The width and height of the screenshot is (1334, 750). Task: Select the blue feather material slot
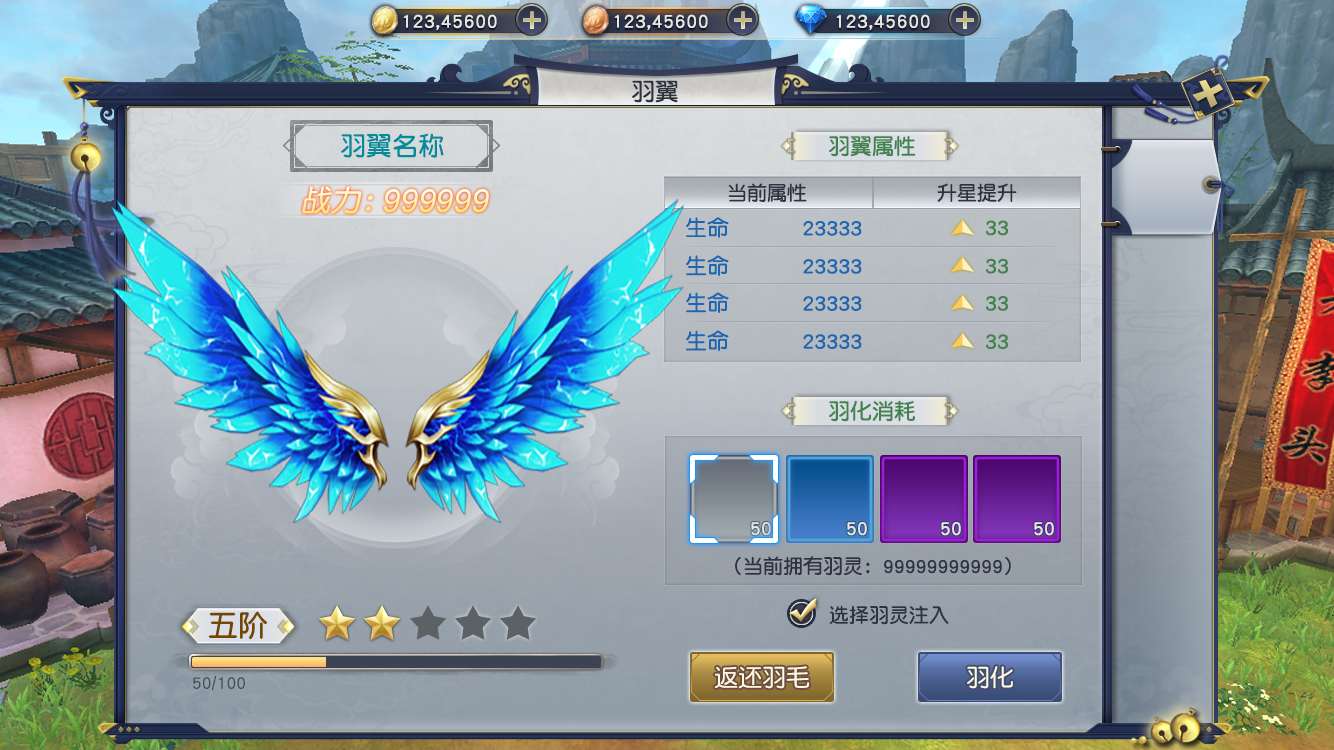[x=829, y=498]
